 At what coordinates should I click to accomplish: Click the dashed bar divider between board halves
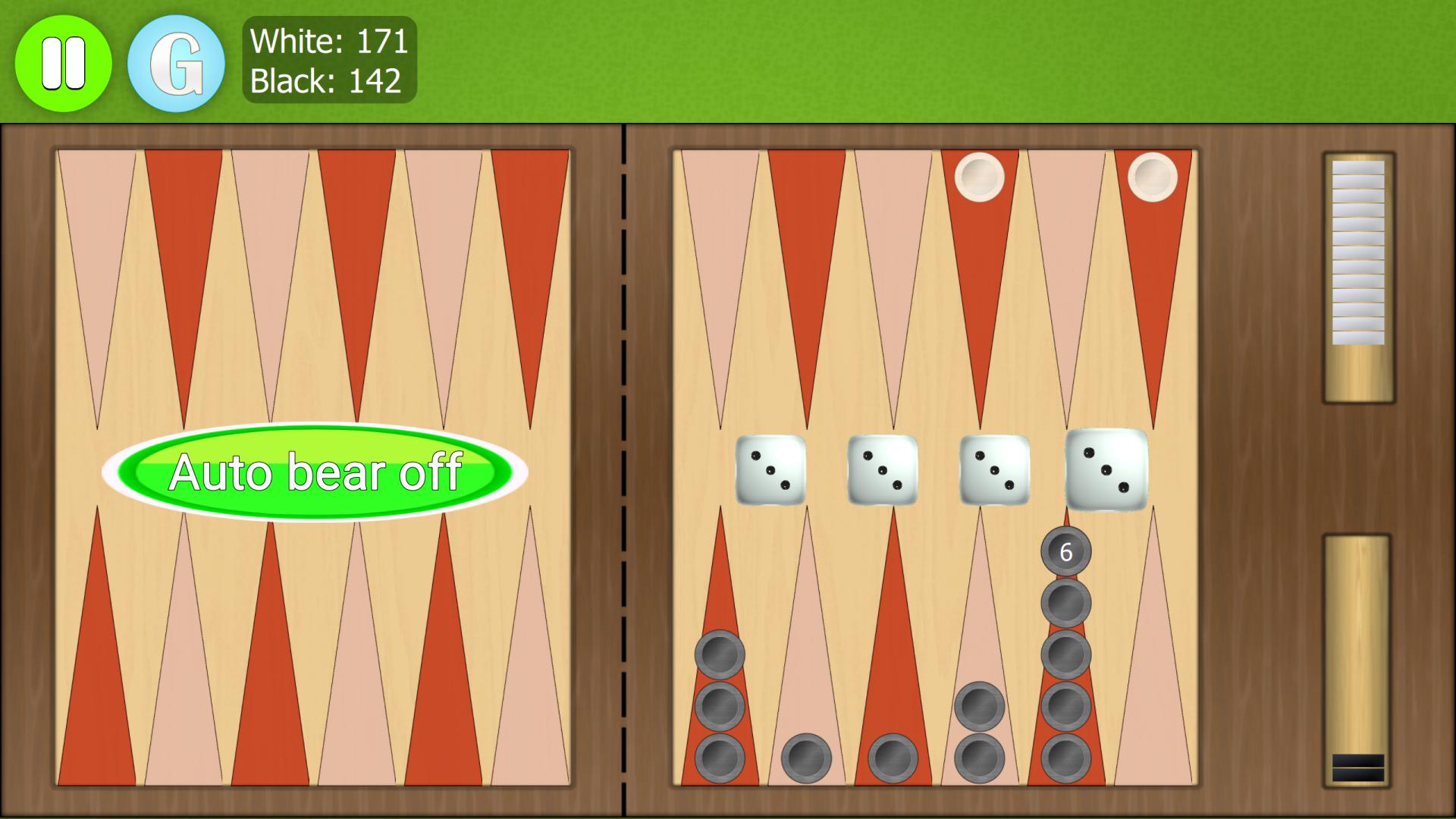coord(623,470)
